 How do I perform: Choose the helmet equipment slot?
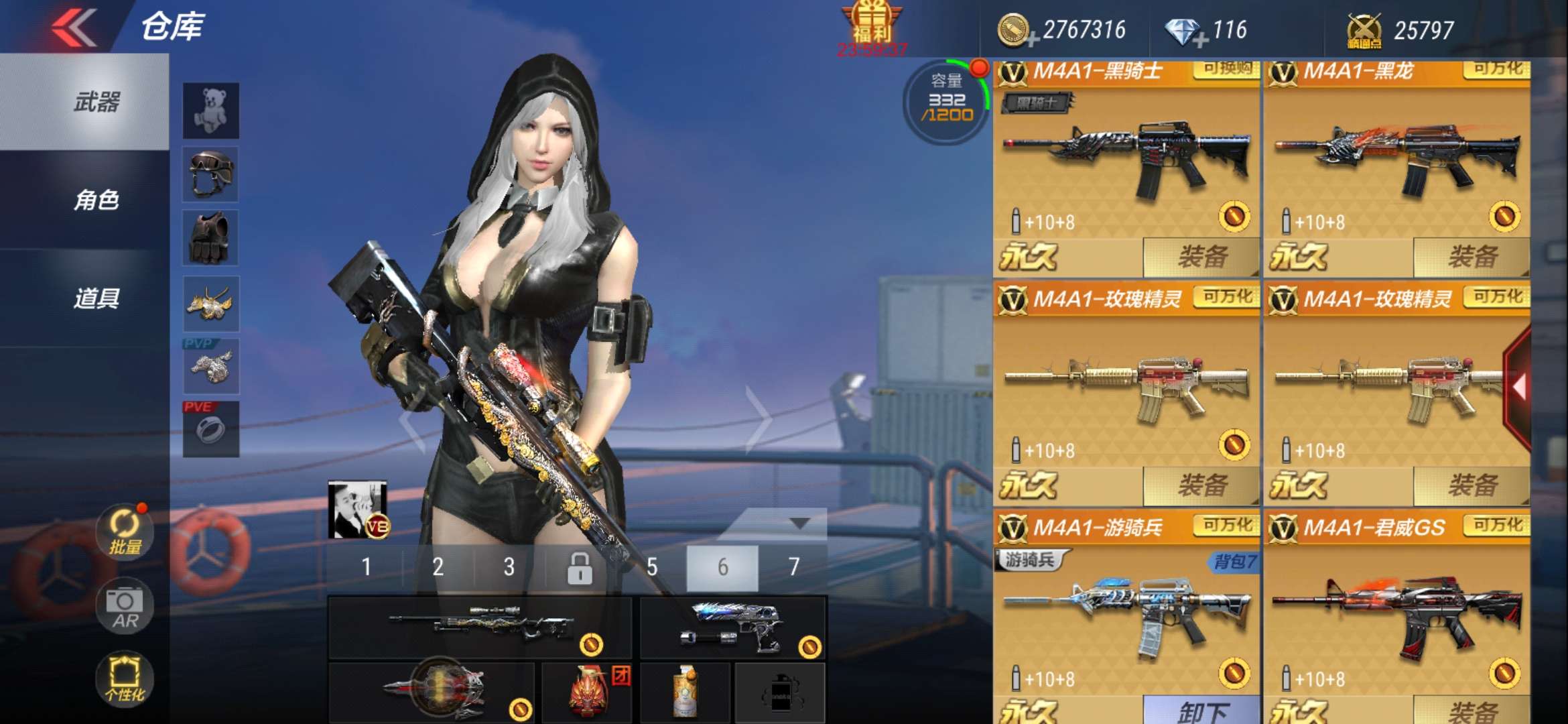211,174
